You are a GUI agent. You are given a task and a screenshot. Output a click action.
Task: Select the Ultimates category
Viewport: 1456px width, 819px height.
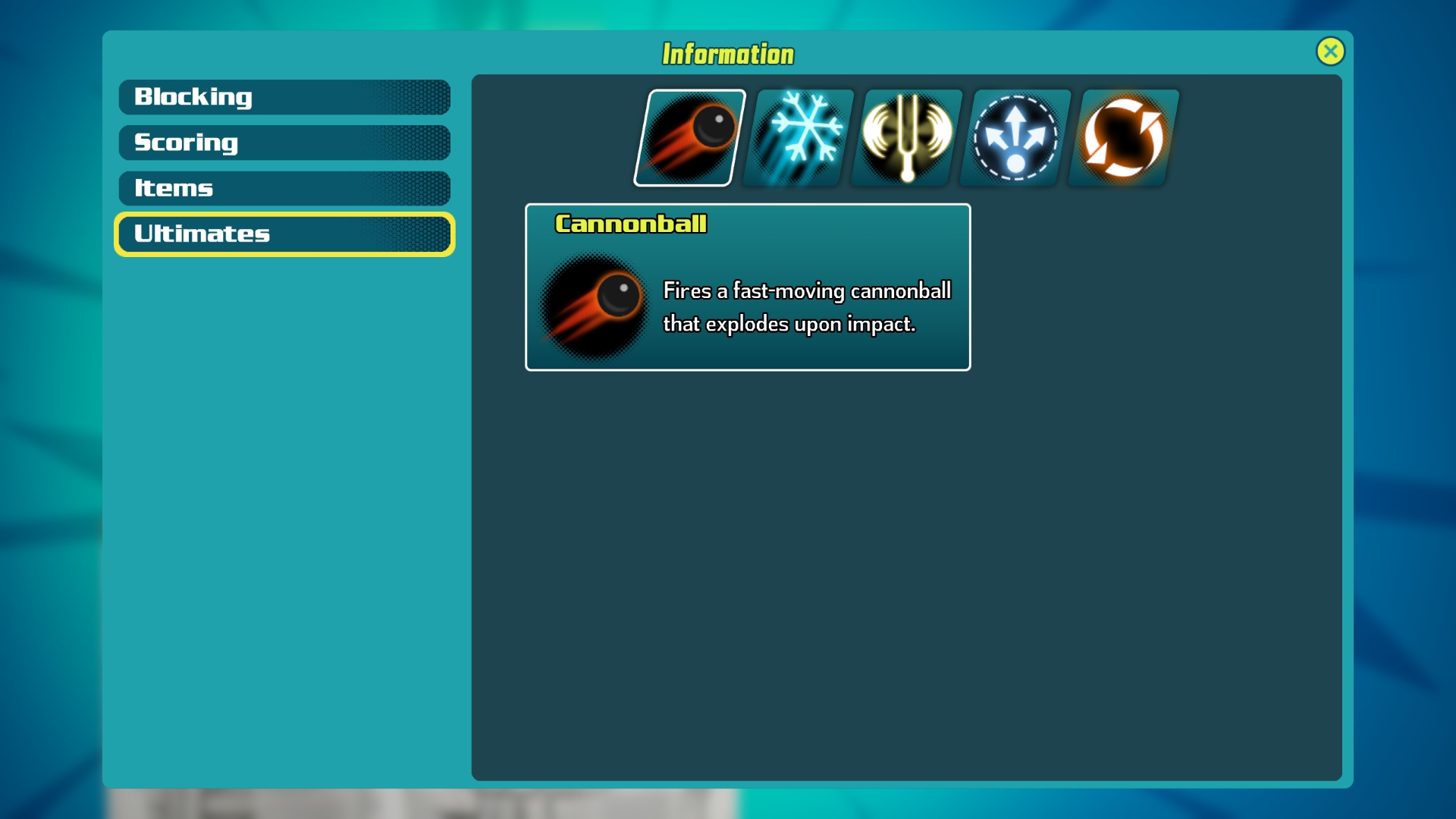tap(284, 234)
